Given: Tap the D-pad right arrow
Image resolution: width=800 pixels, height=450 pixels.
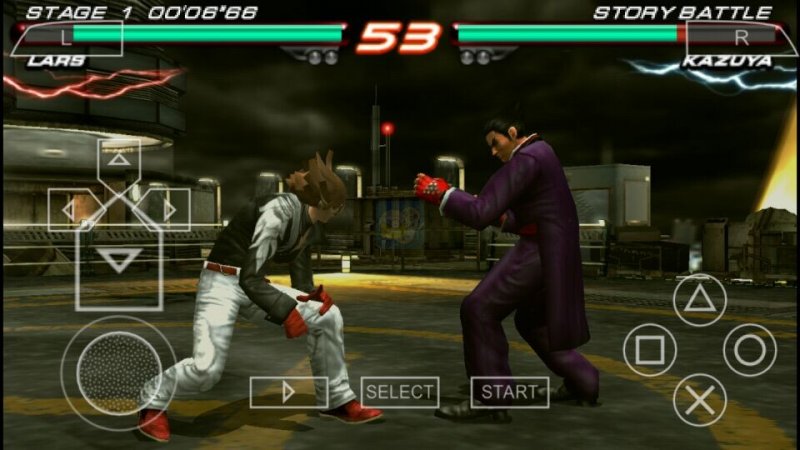Looking at the screenshot, I should (170, 210).
